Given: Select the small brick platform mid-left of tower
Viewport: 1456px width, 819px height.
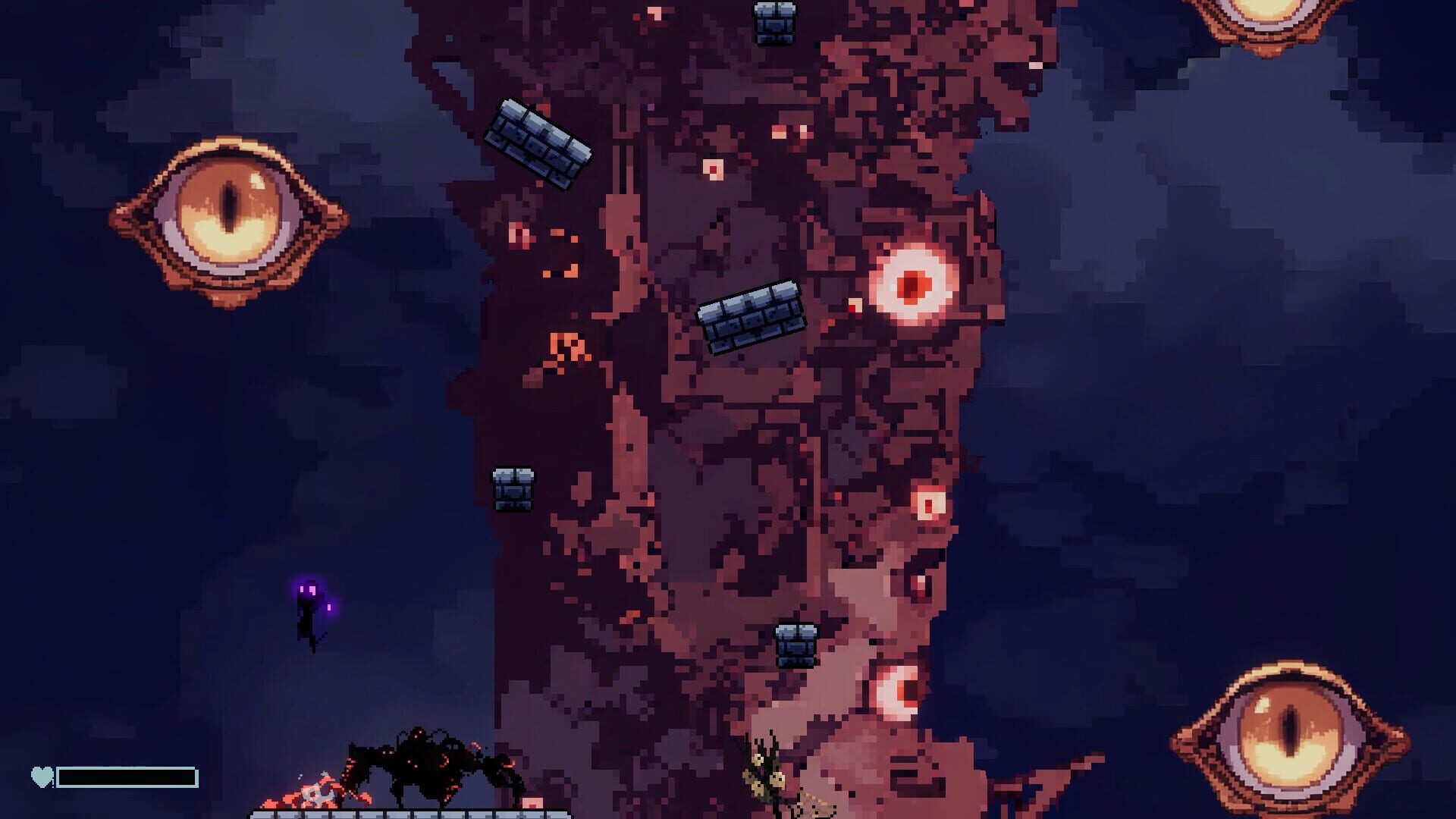Looking at the screenshot, I should (x=512, y=489).
